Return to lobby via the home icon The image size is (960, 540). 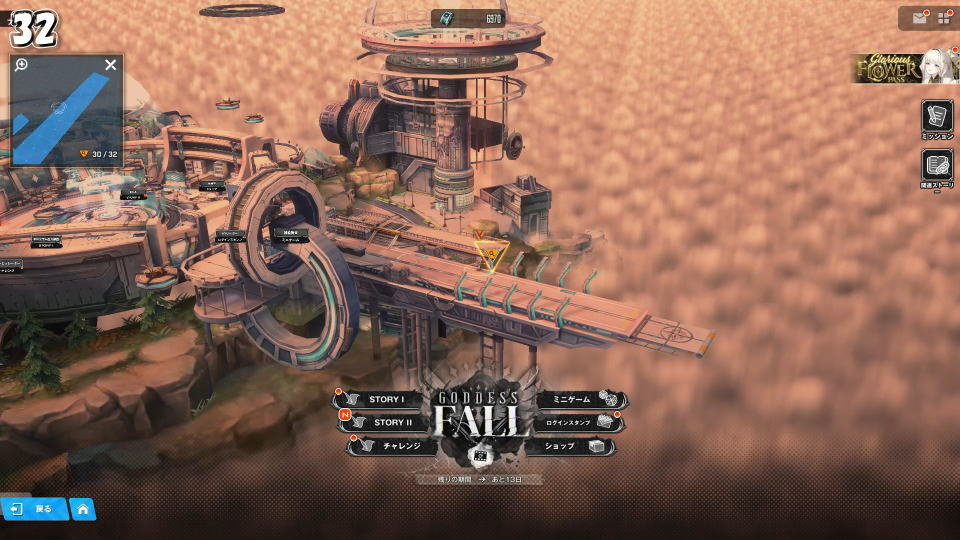[83, 509]
